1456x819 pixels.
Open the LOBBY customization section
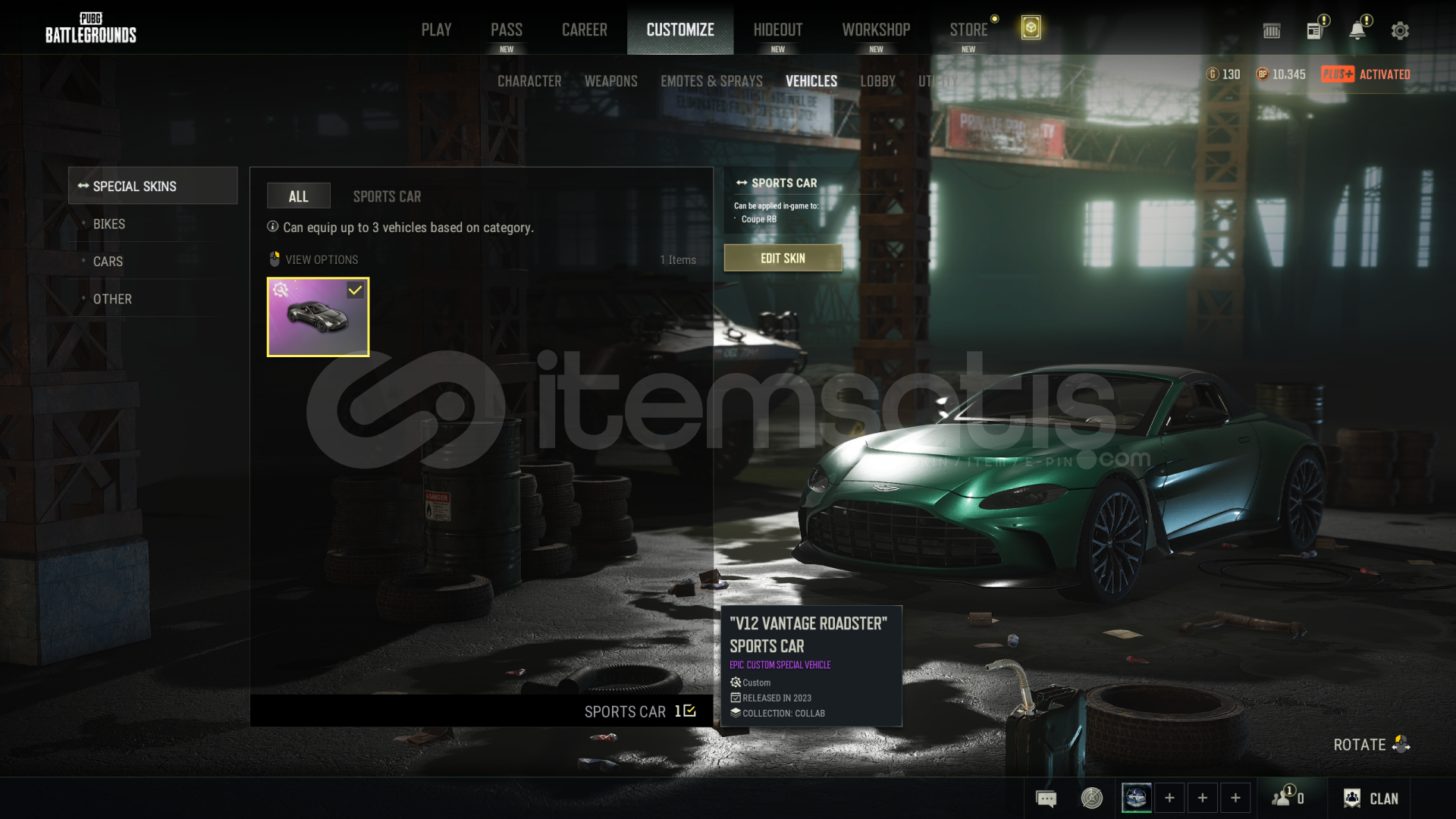[x=877, y=81]
